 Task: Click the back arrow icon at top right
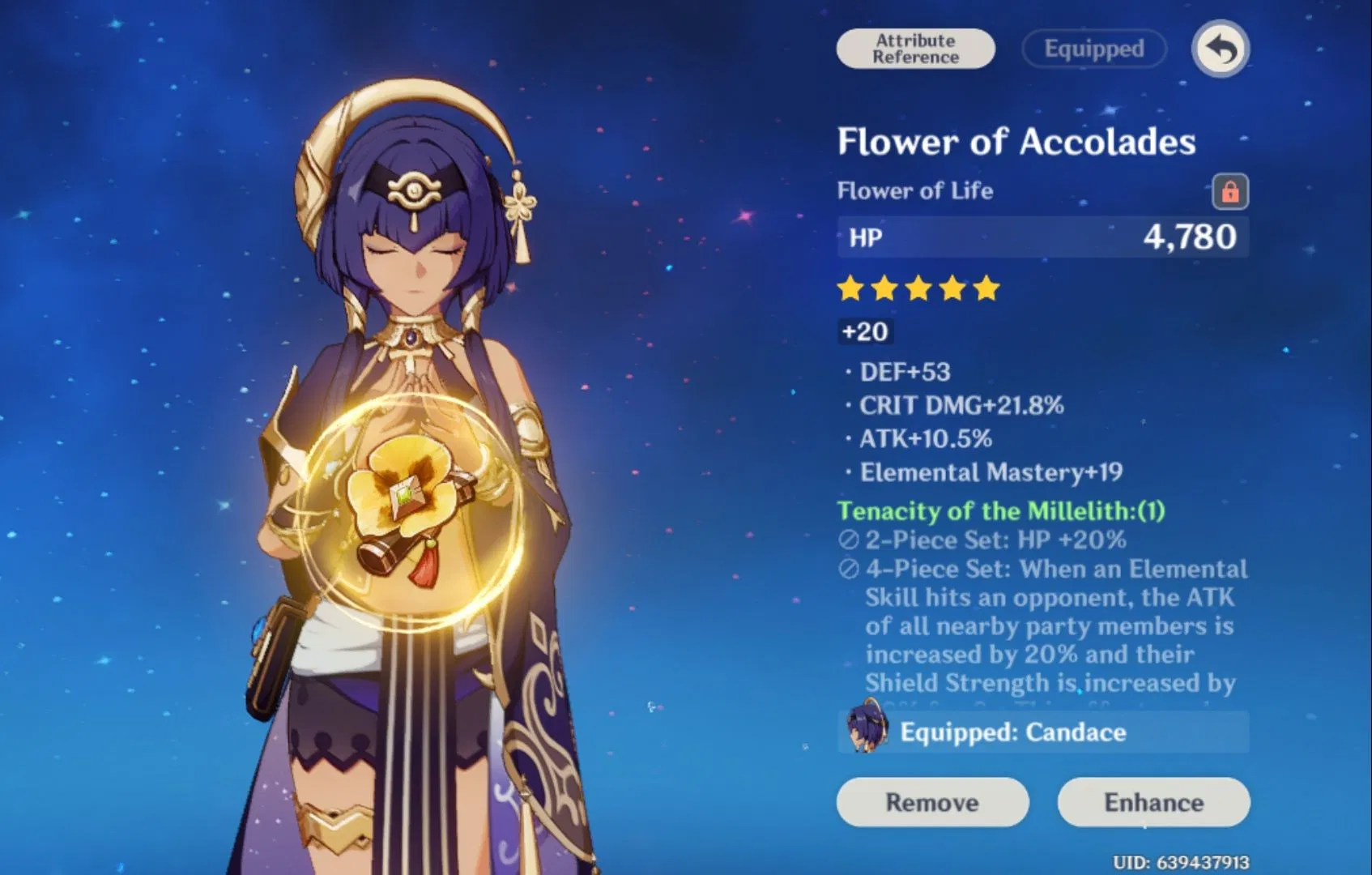(1219, 49)
